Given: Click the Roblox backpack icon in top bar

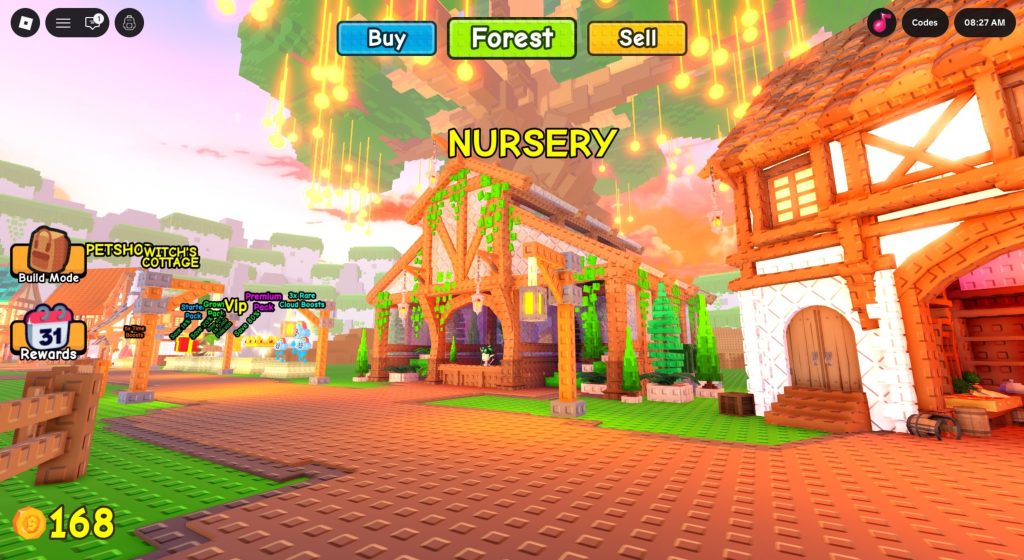Looking at the screenshot, I should pyautogui.click(x=129, y=22).
